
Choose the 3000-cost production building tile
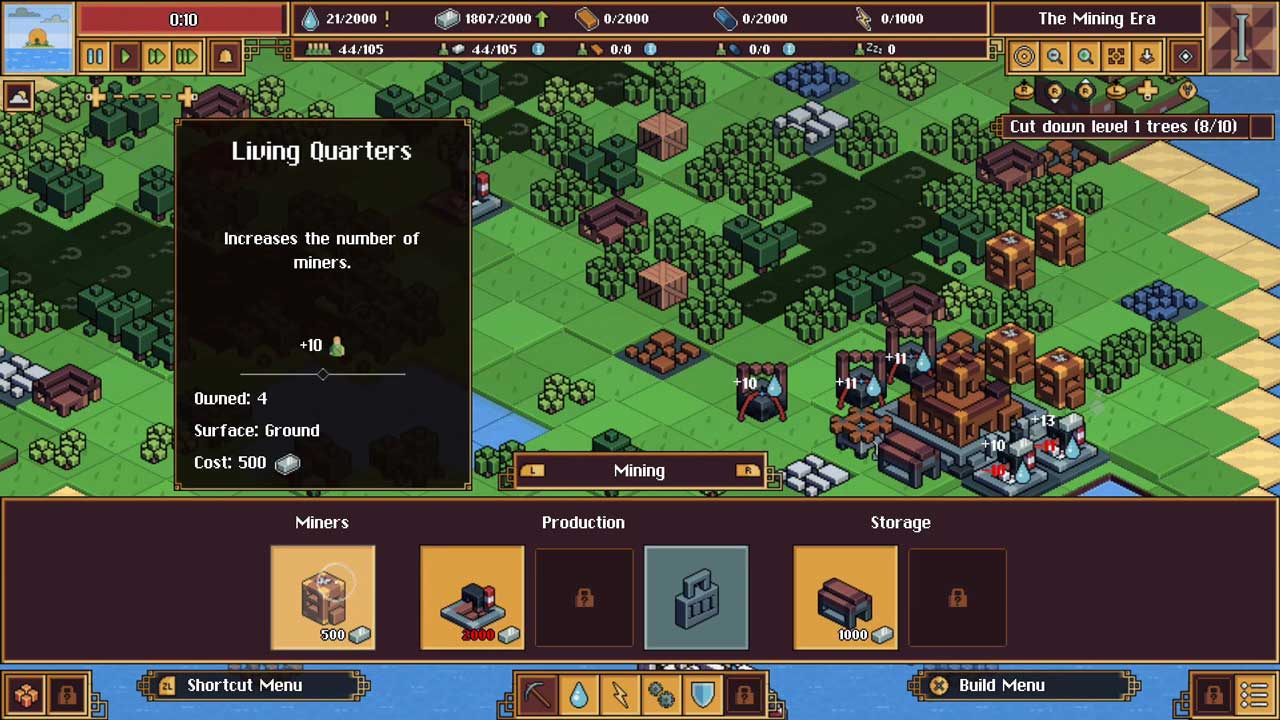tap(472, 597)
